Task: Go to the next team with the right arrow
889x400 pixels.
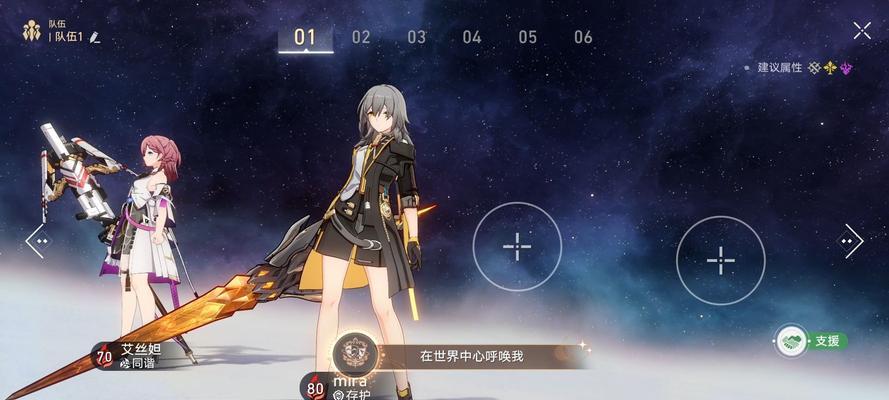Action: pyautogui.click(x=851, y=241)
